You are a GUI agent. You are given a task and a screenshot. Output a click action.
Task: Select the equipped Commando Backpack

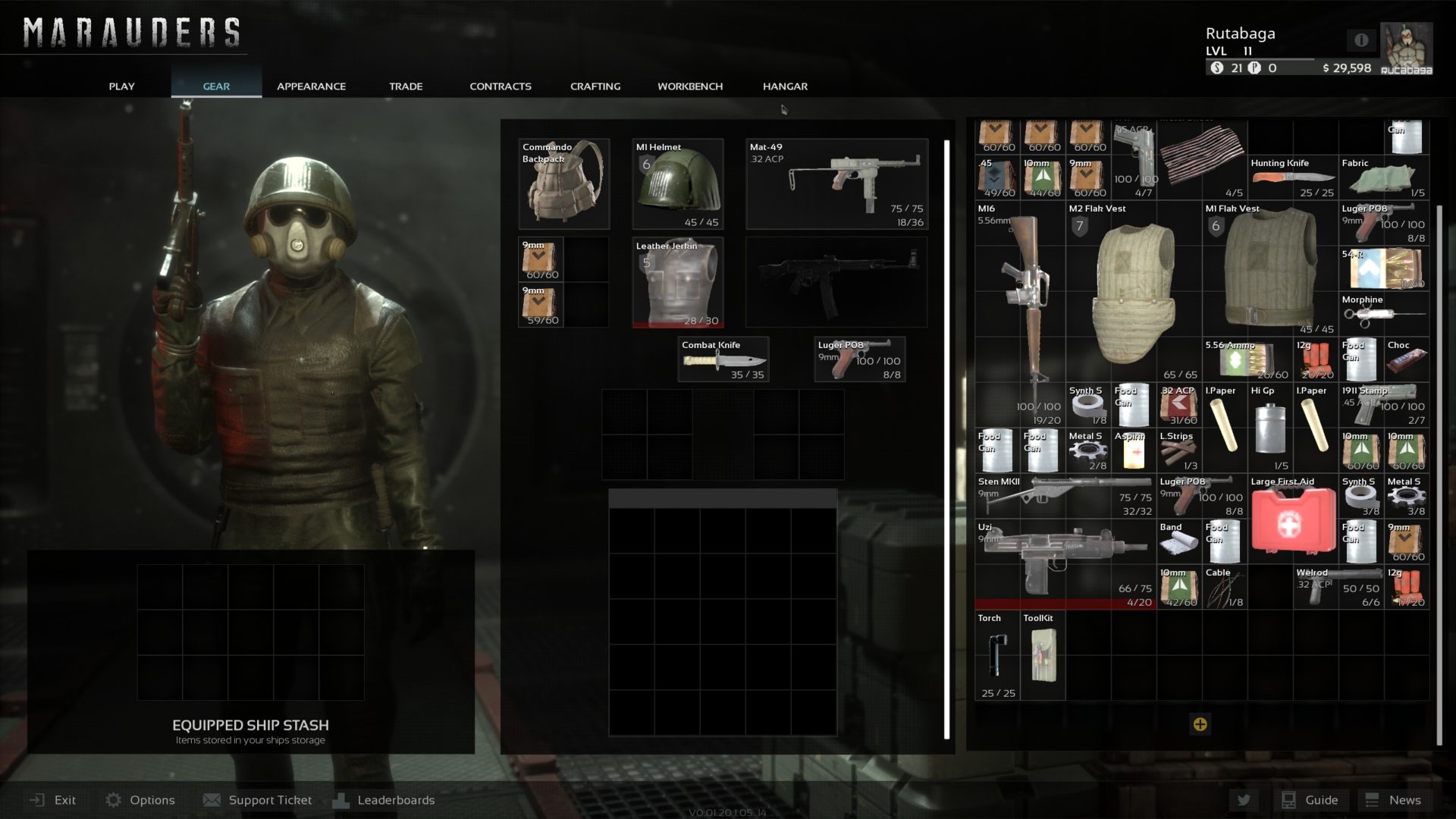(x=564, y=184)
